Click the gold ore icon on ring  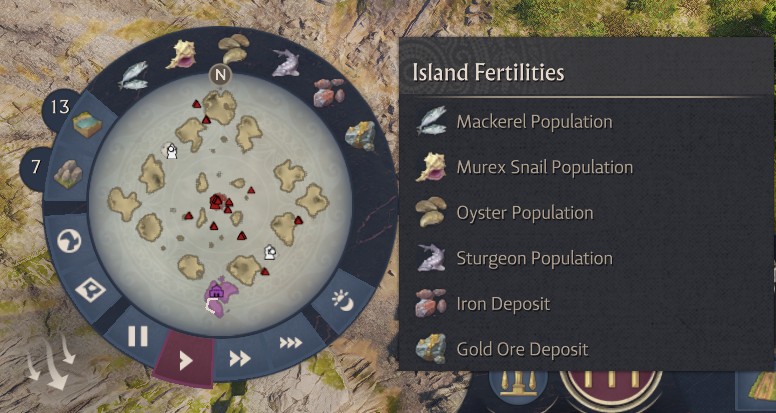[x=359, y=135]
